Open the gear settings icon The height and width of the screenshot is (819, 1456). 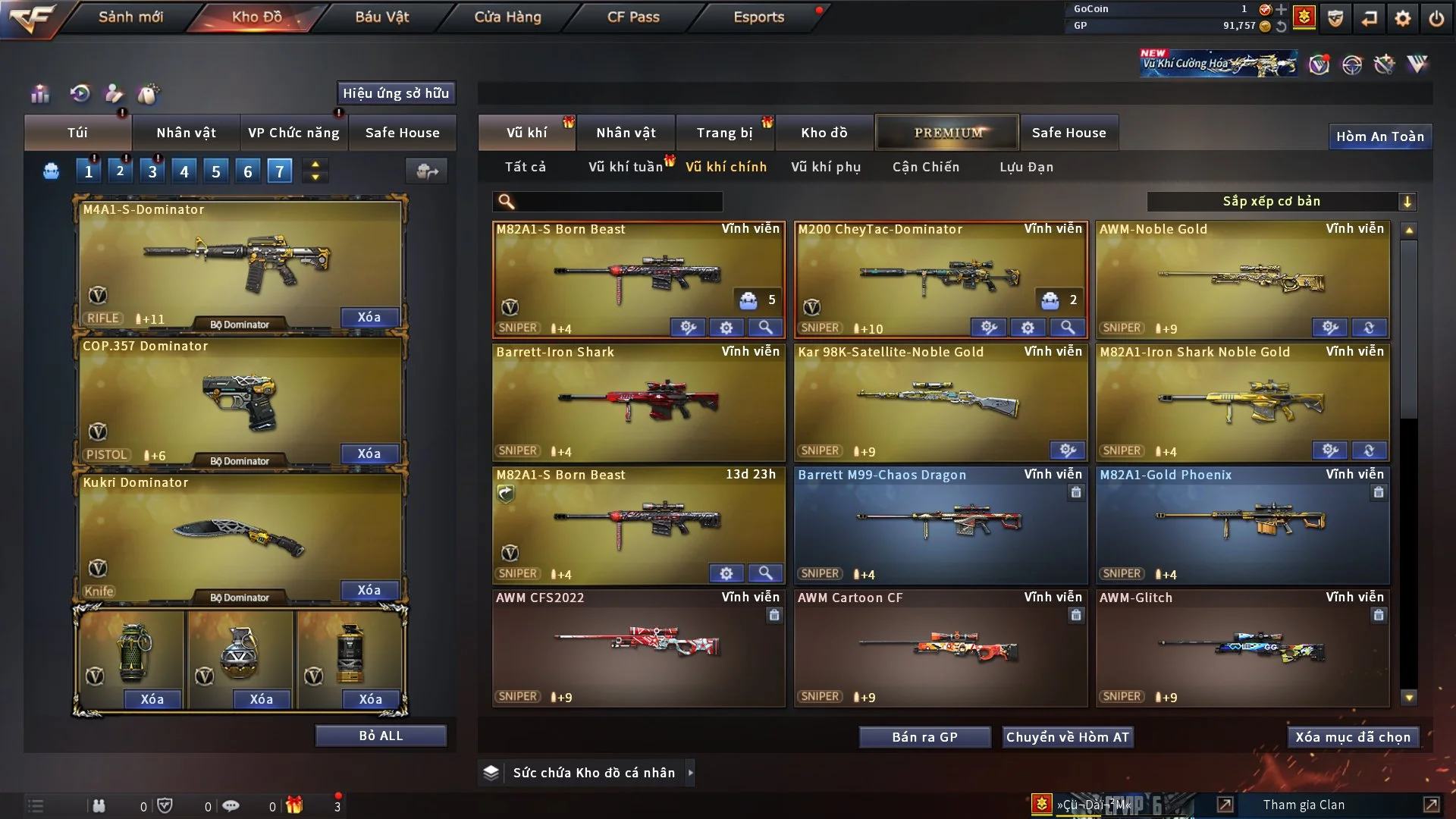click(1403, 18)
